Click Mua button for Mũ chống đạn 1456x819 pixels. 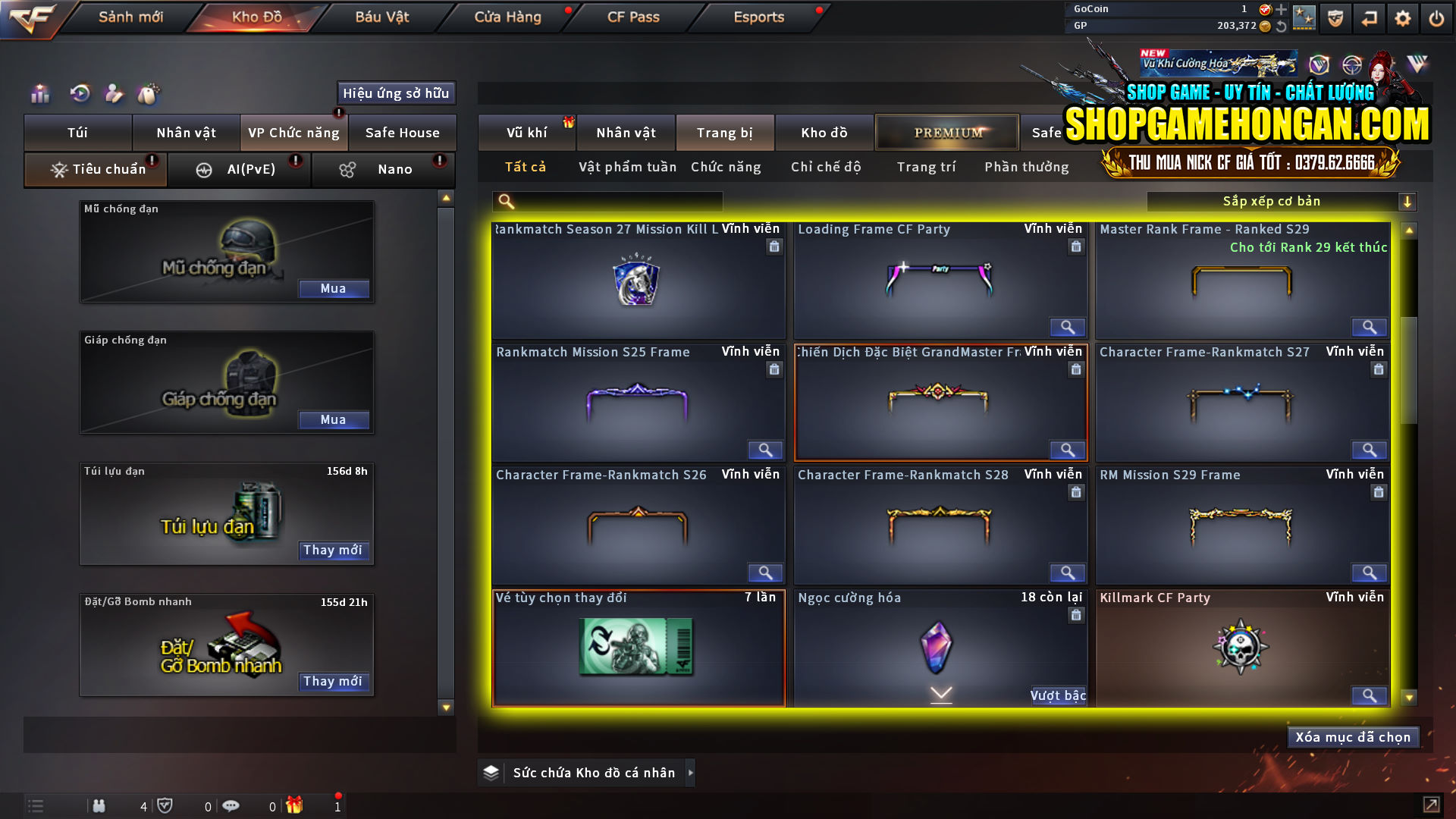(334, 288)
